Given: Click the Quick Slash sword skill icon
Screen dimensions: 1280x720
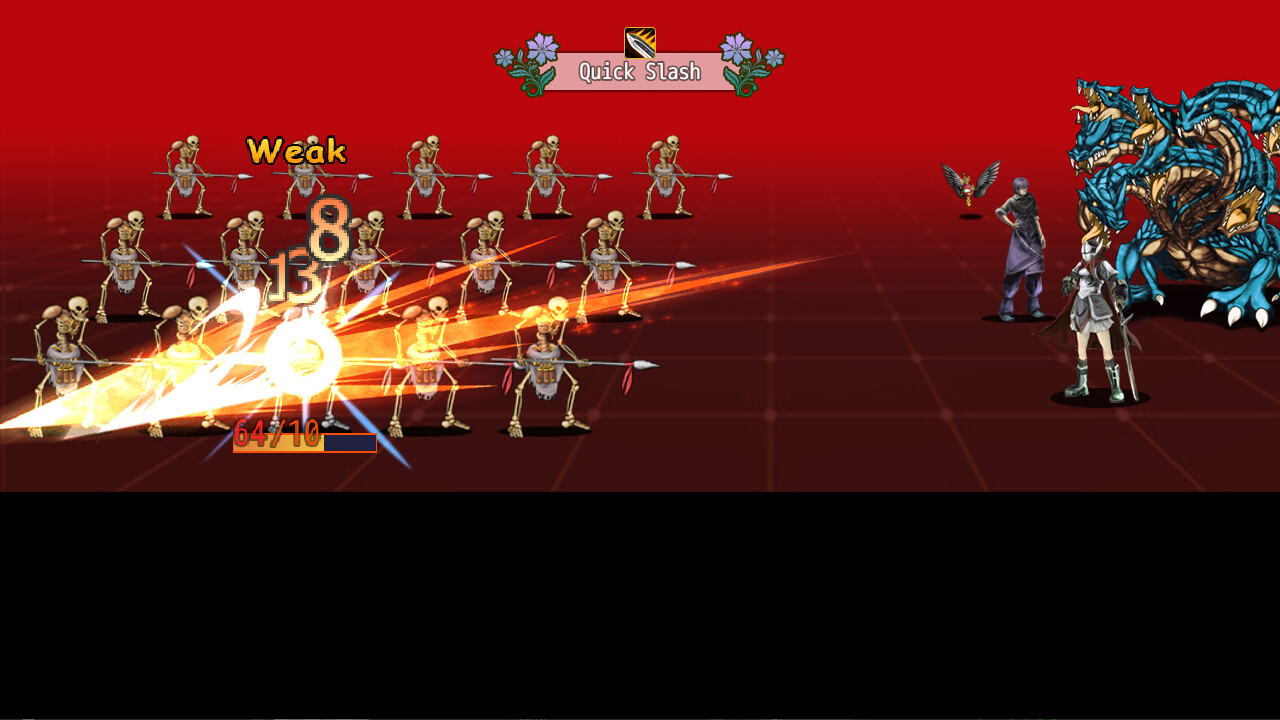Looking at the screenshot, I should (641, 41).
